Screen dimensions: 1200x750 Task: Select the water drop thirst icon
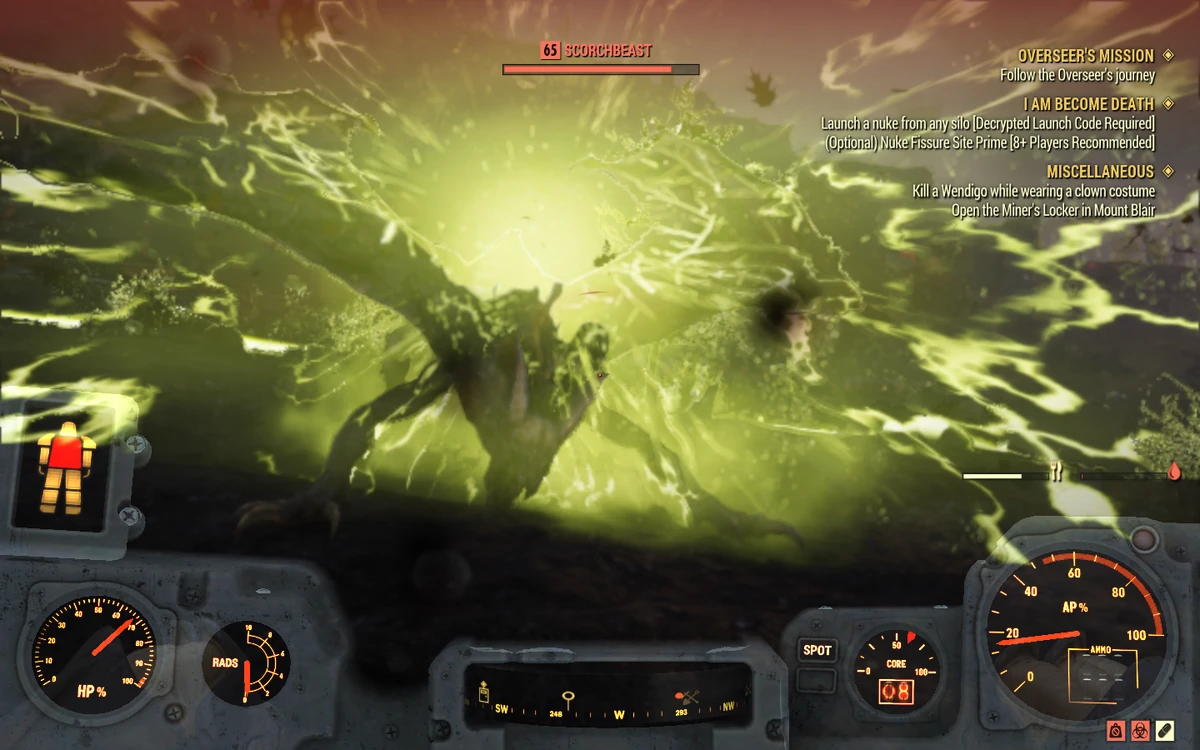click(1174, 473)
